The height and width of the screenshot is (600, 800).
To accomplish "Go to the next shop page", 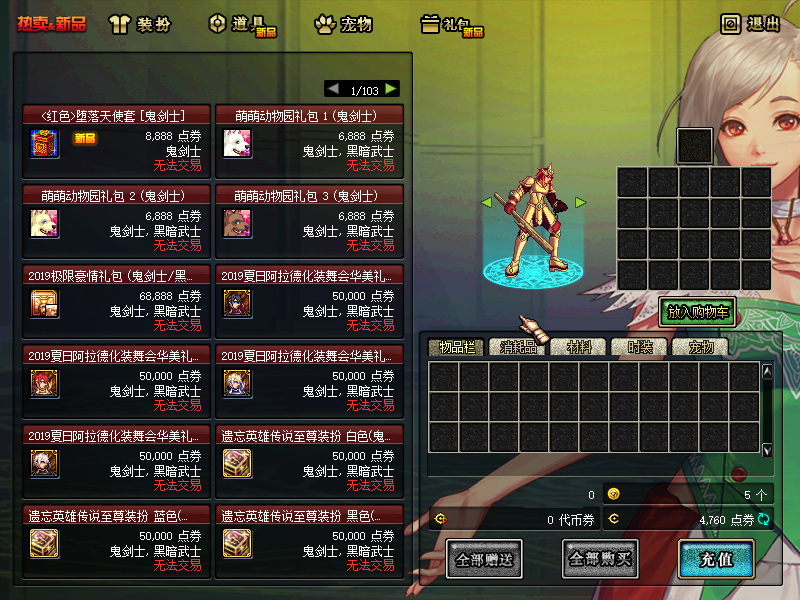I will pos(391,89).
